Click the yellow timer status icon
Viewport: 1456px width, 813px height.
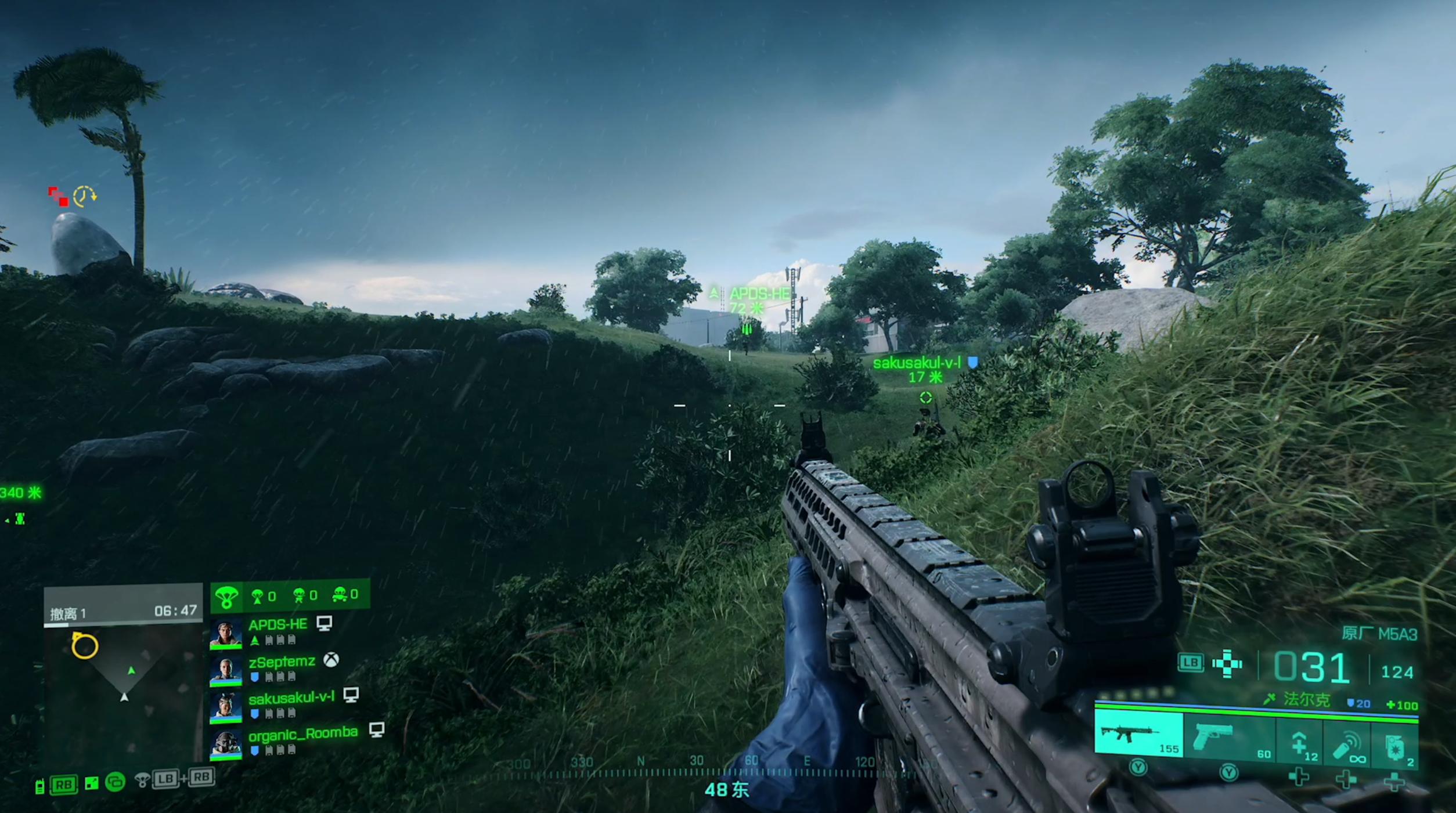[x=85, y=196]
